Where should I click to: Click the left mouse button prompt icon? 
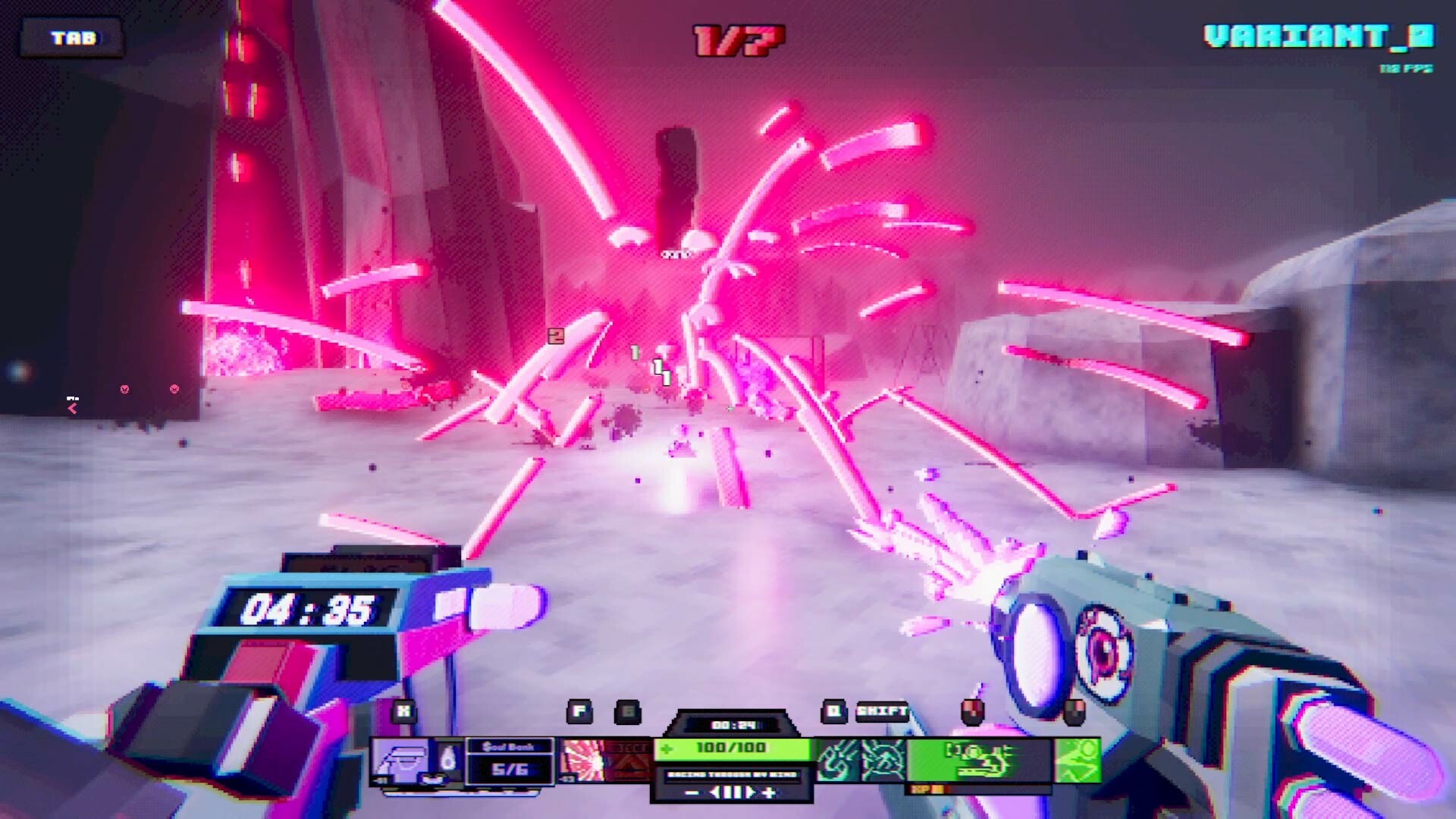click(x=971, y=712)
